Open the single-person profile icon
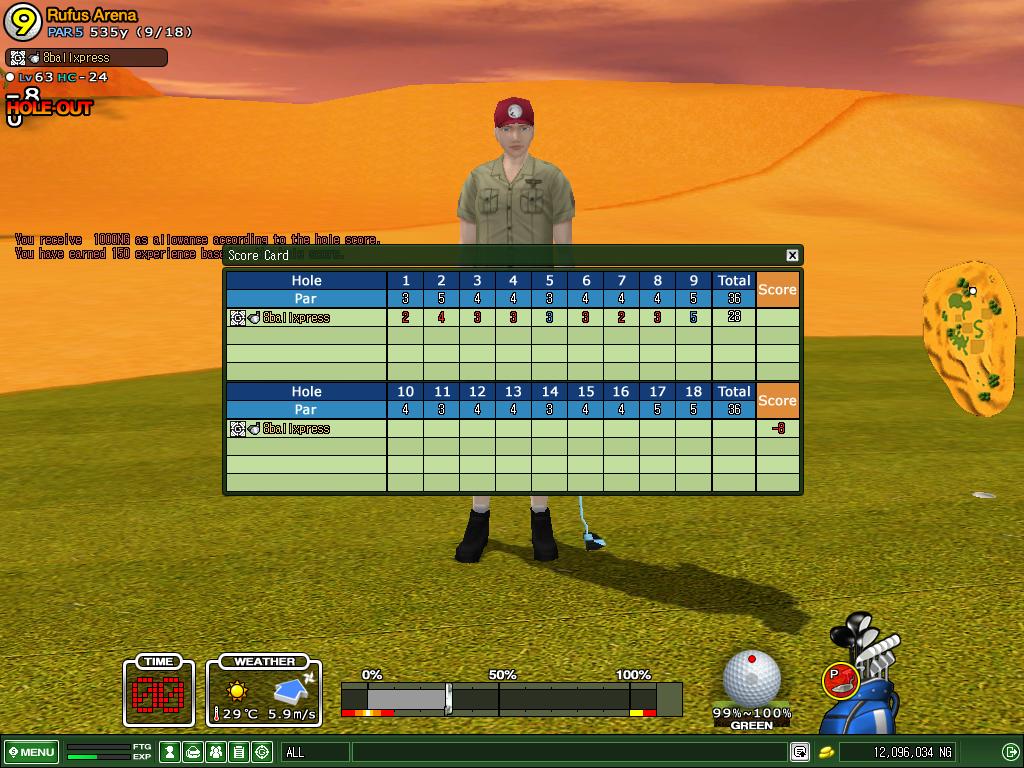This screenshot has height=768, width=1024. 170,752
